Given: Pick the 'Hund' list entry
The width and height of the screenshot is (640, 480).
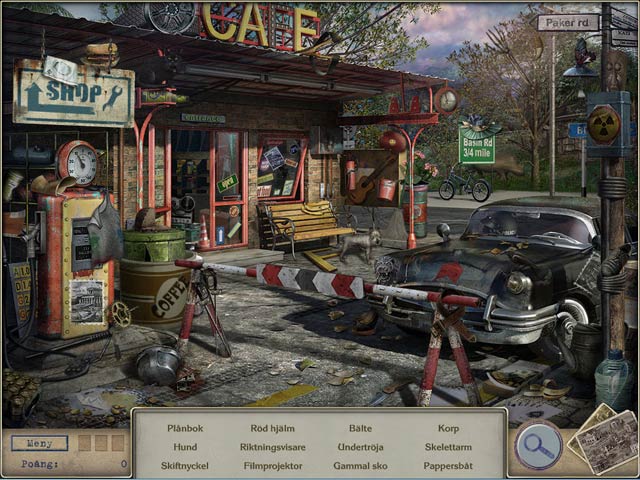Looking at the screenshot, I should [x=185, y=447].
